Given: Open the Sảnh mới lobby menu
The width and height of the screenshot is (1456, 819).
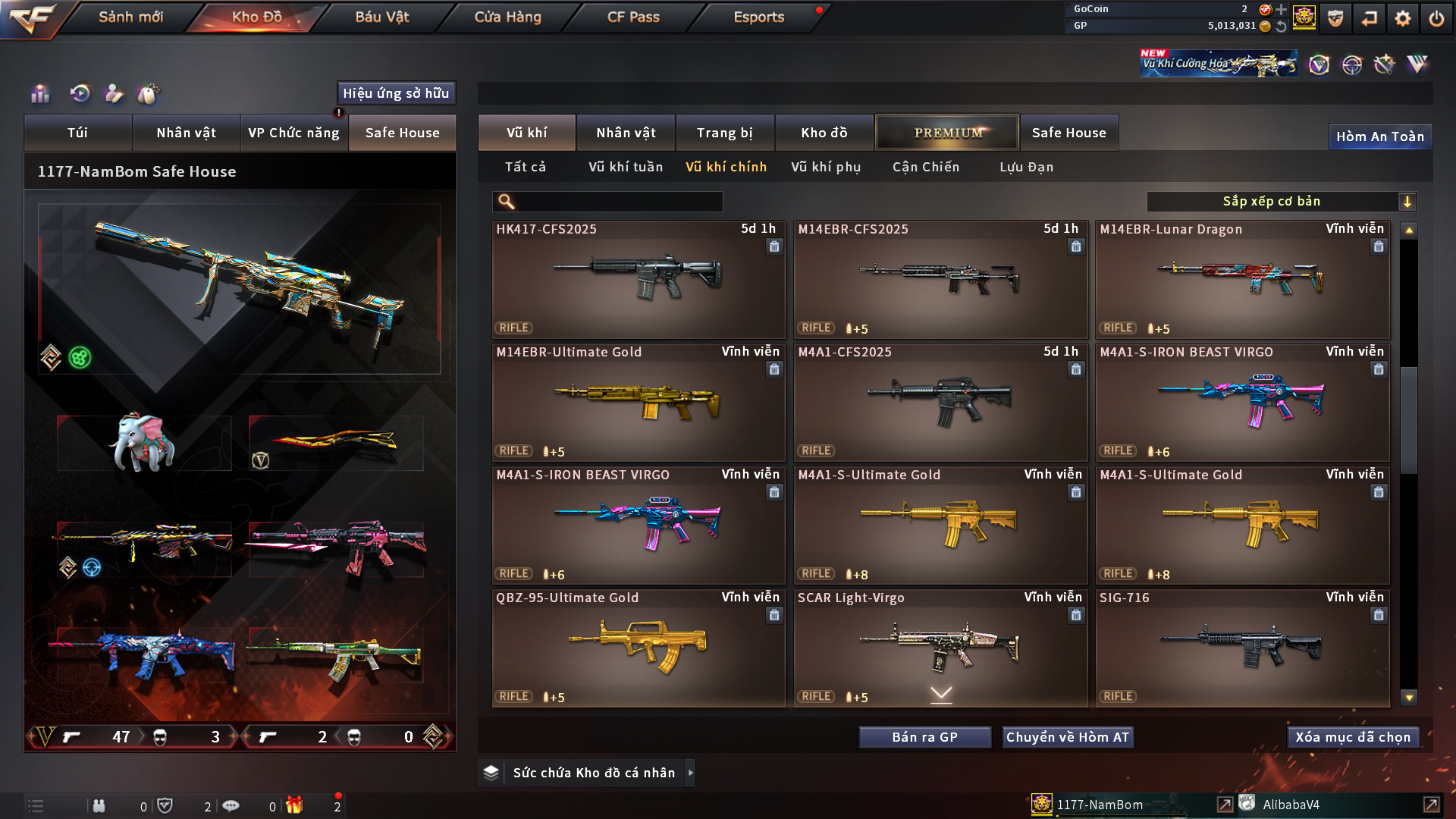Looking at the screenshot, I should [130, 17].
